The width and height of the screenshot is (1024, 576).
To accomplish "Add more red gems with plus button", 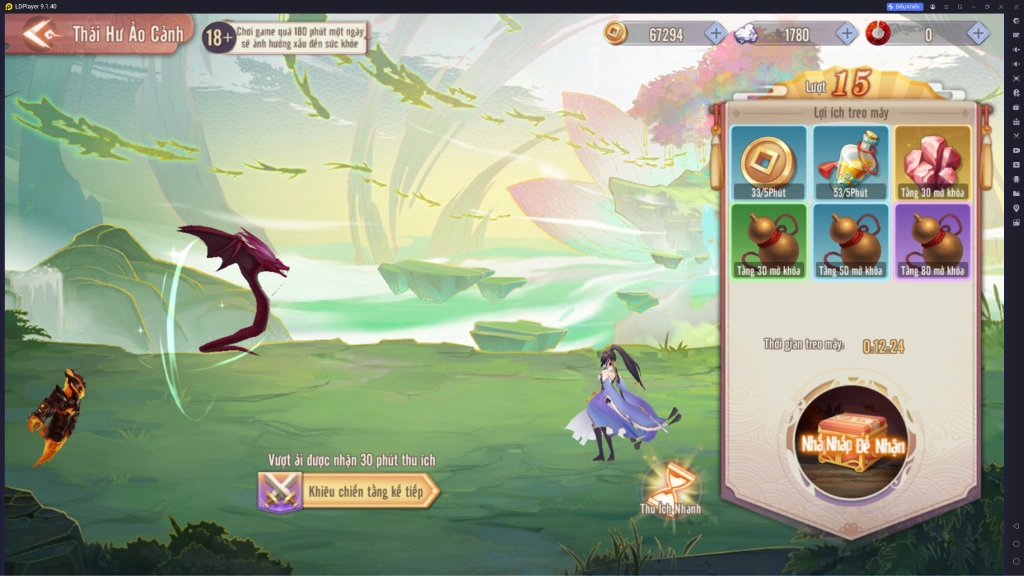I will pos(978,34).
